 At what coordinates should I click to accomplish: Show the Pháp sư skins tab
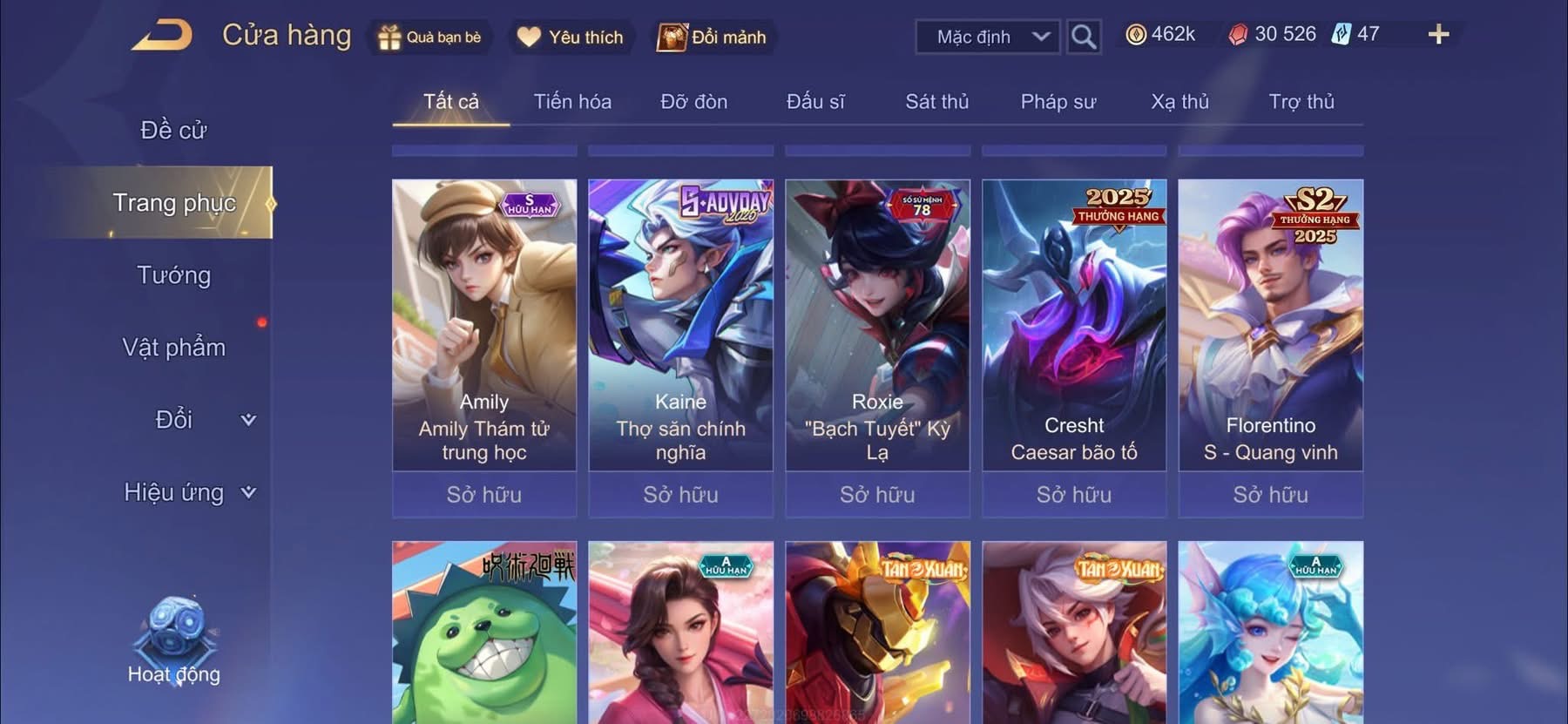coord(1058,102)
